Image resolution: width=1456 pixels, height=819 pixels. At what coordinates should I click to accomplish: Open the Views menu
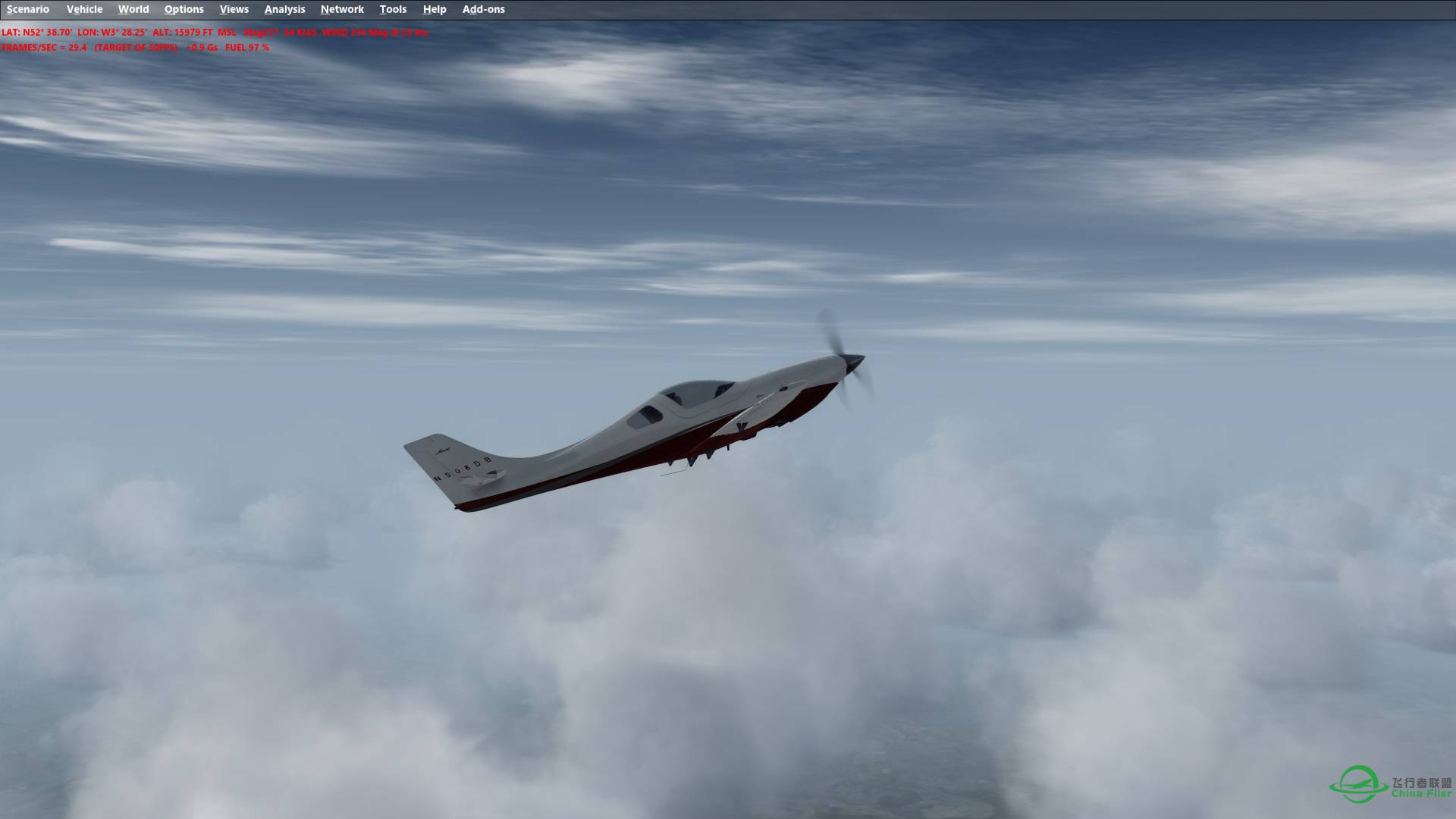(234, 9)
